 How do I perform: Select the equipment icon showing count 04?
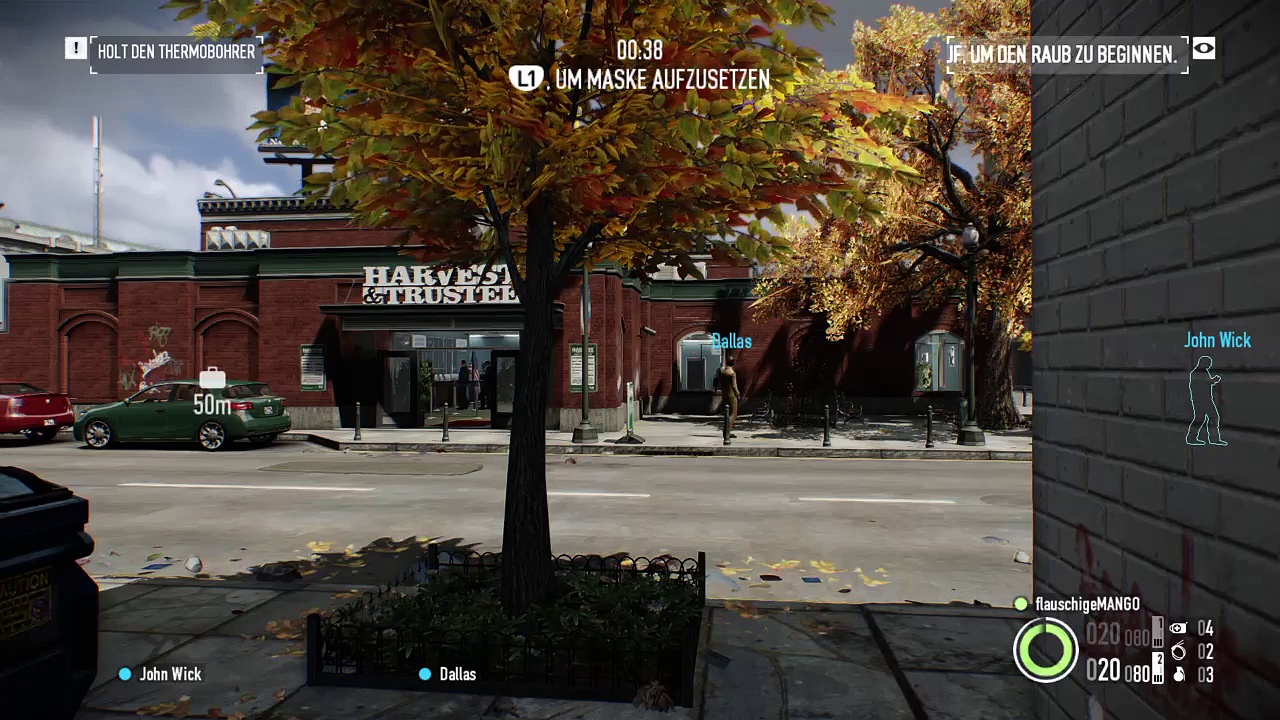click(1179, 629)
